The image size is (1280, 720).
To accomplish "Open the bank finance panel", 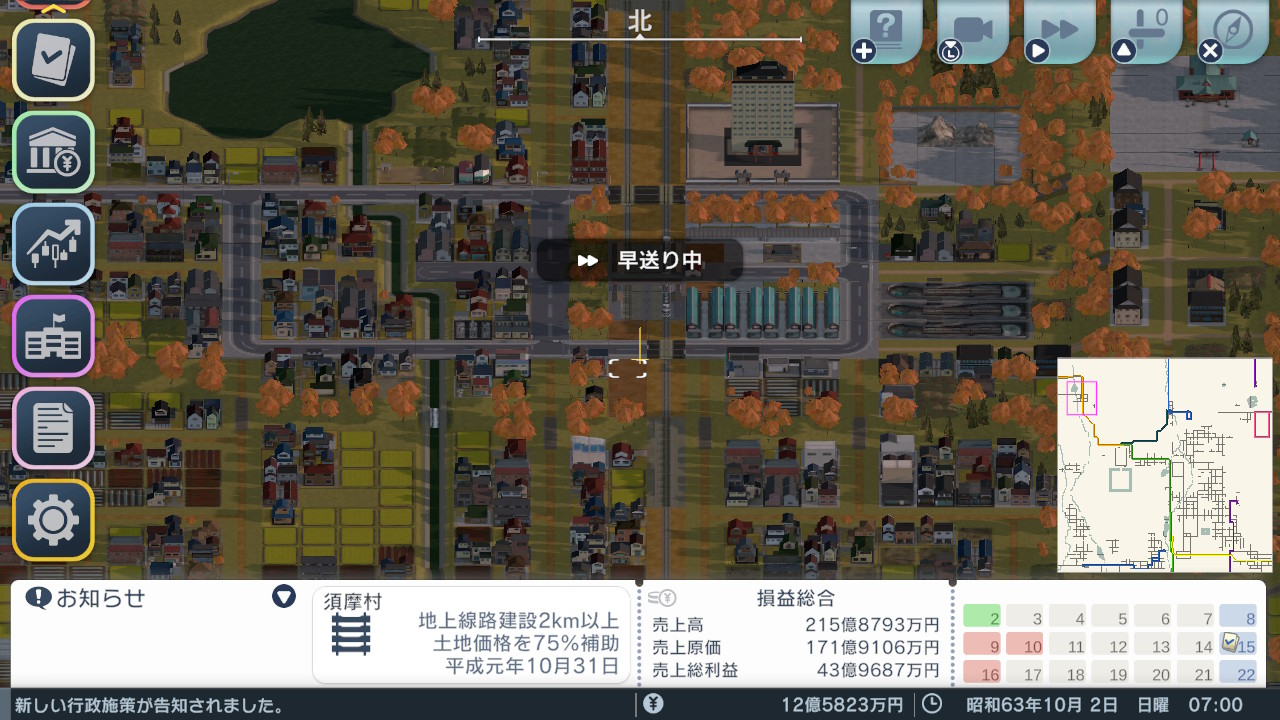I will tap(52, 153).
